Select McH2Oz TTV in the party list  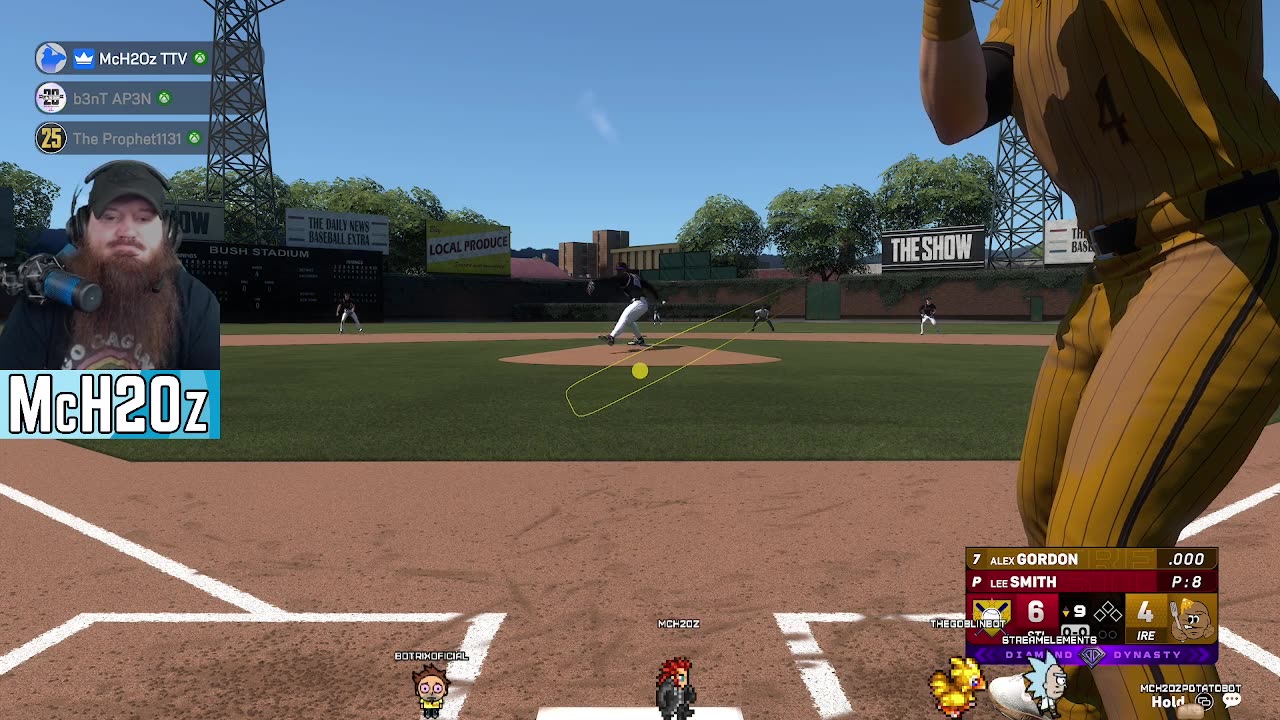[142, 59]
